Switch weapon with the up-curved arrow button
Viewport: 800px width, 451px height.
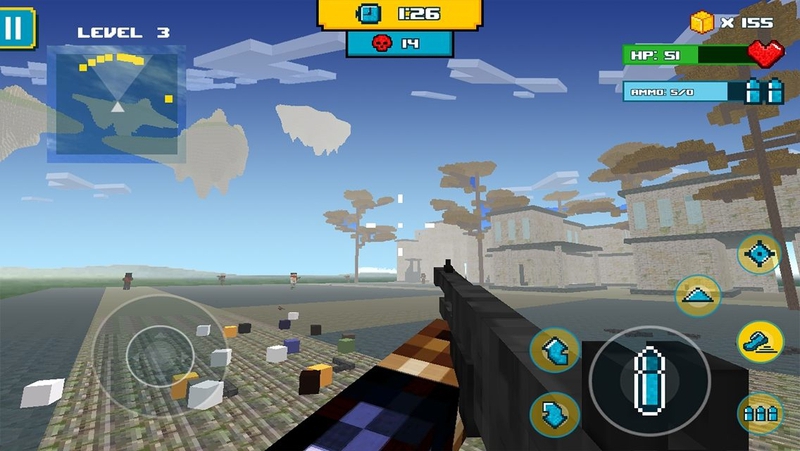[554, 351]
